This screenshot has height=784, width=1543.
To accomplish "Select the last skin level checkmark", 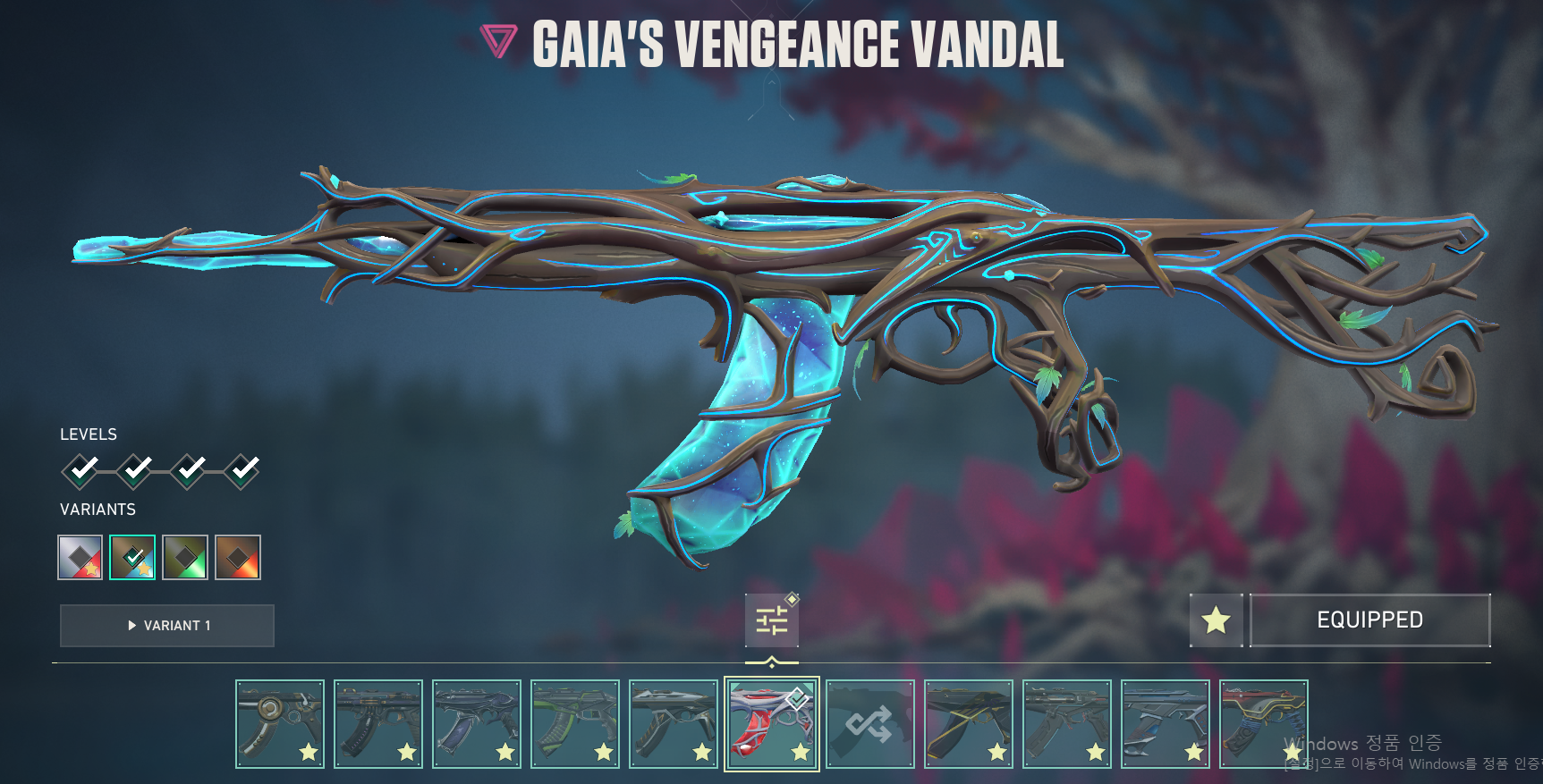I will (242, 469).
